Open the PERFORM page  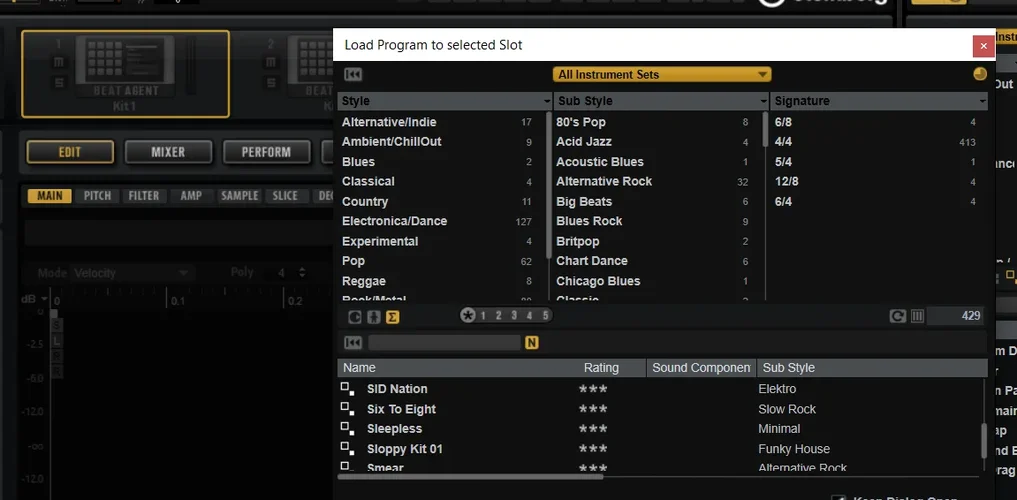point(266,152)
